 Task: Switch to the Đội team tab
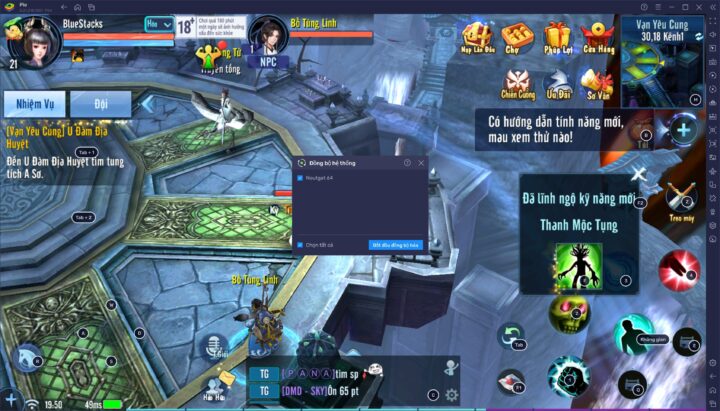point(100,103)
